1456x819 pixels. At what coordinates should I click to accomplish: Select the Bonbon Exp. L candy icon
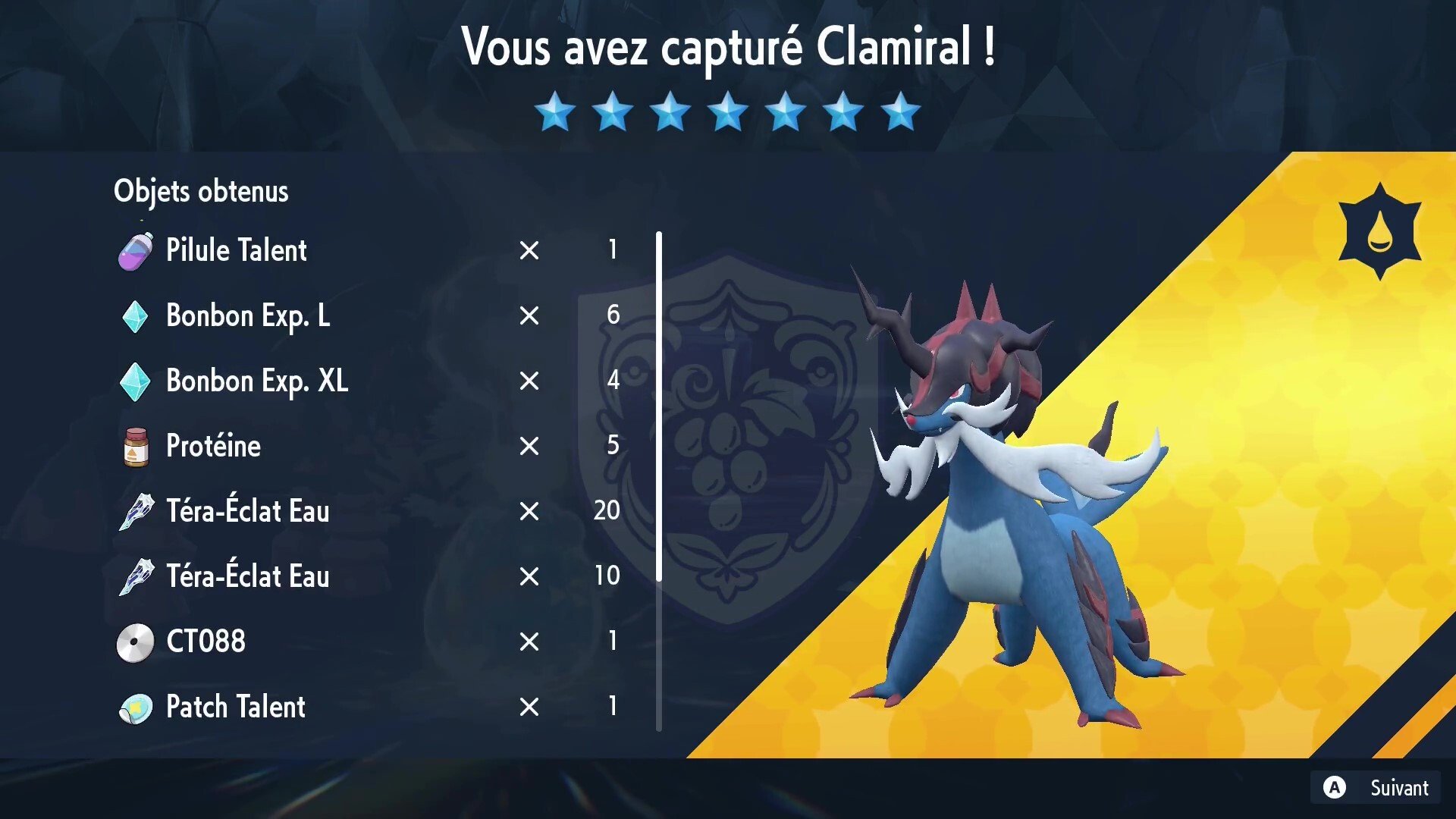click(136, 316)
